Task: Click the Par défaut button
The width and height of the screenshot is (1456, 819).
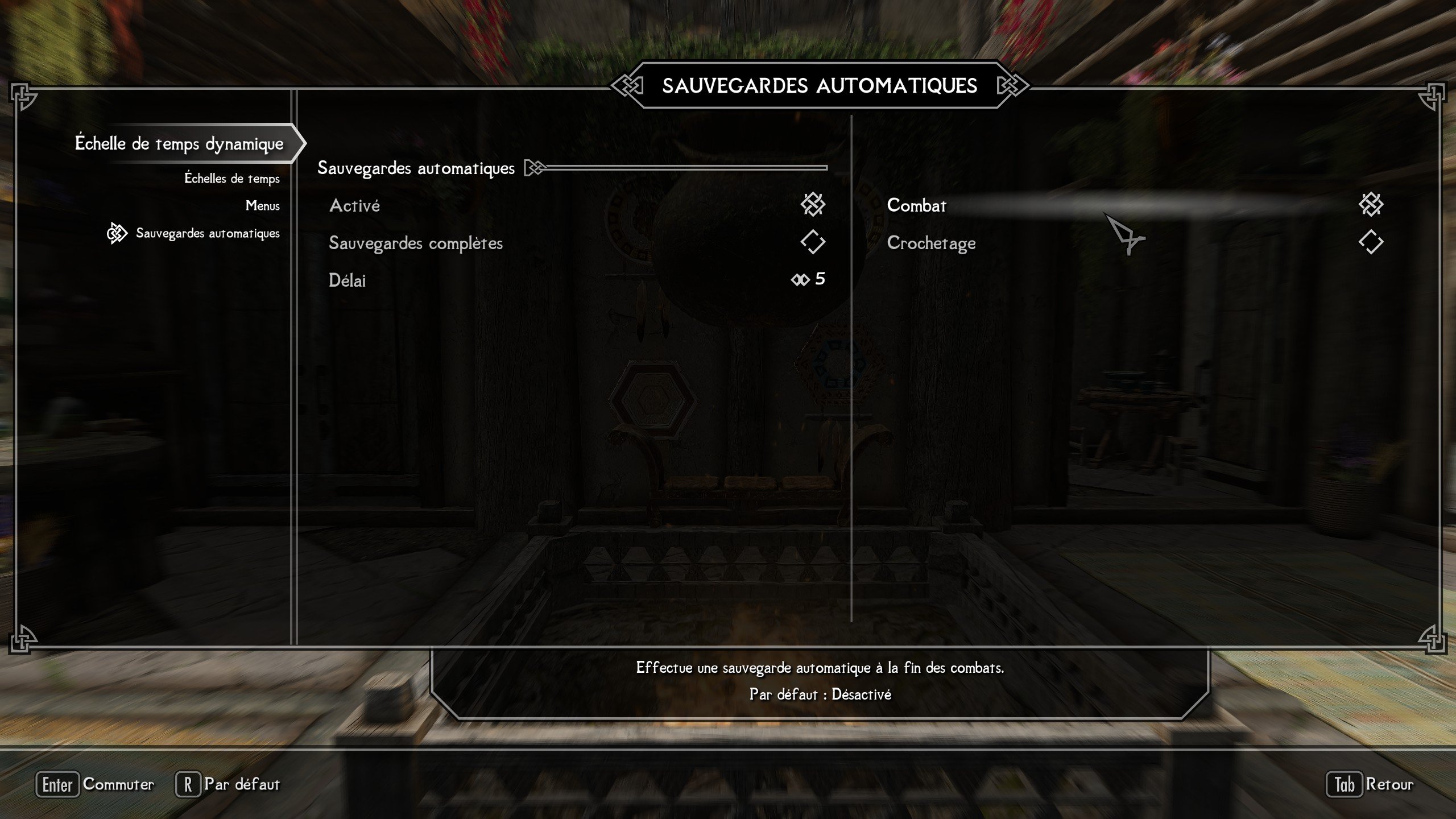Action: (x=229, y=784)
